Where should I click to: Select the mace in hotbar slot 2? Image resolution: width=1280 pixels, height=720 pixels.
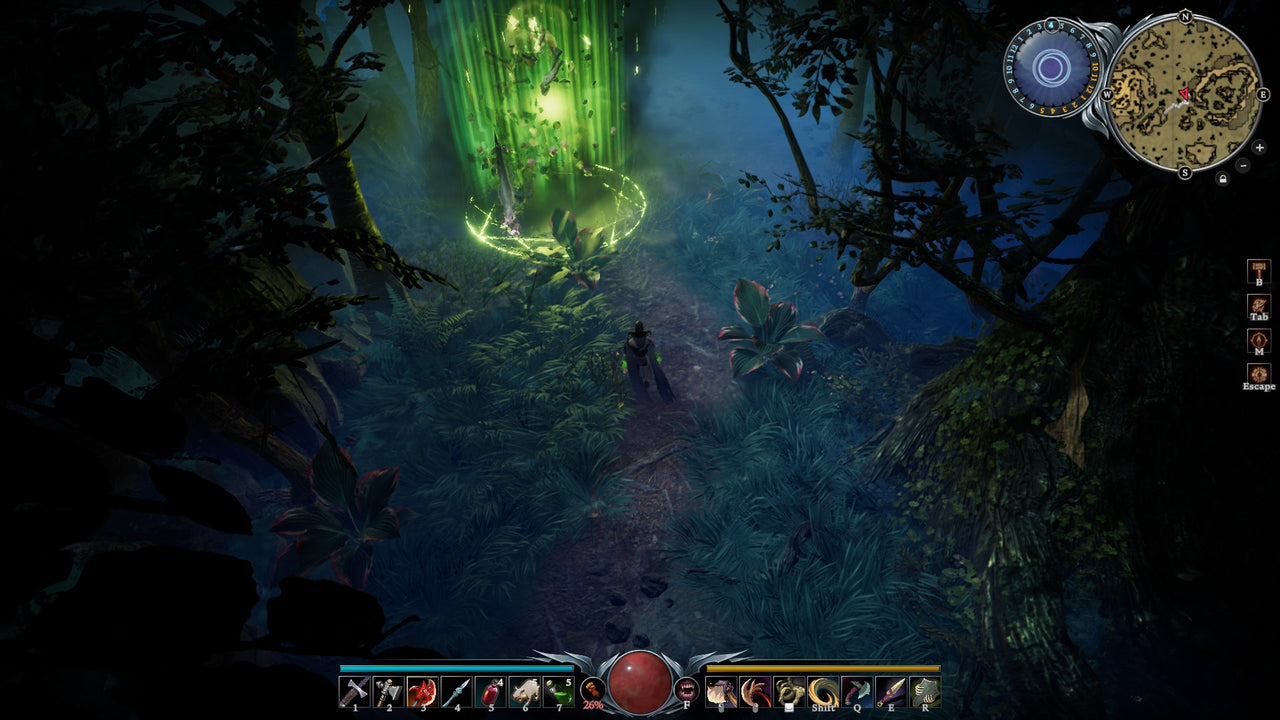click(x=388, y=690)
